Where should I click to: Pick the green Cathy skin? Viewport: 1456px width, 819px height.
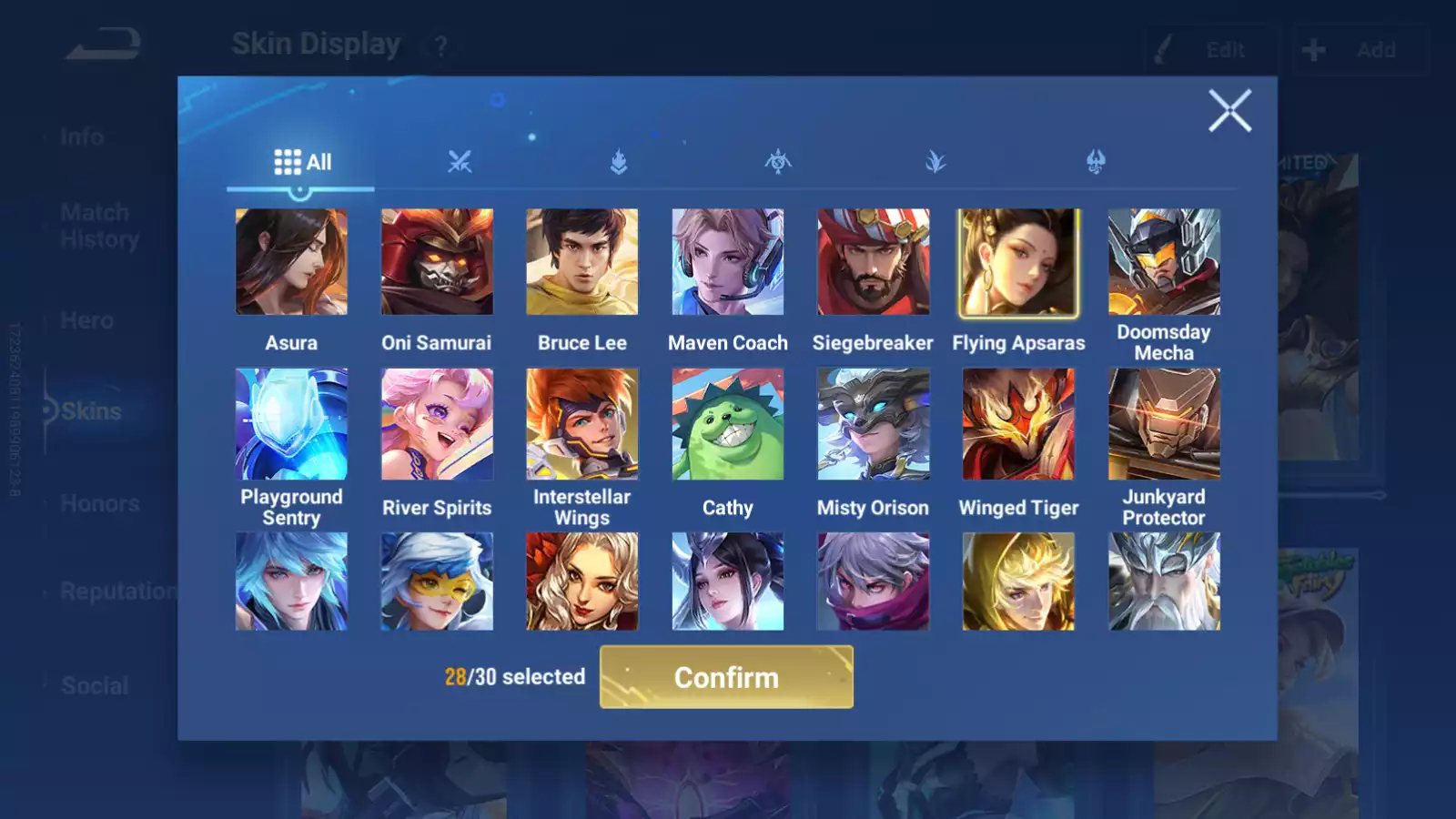[728, 424]
